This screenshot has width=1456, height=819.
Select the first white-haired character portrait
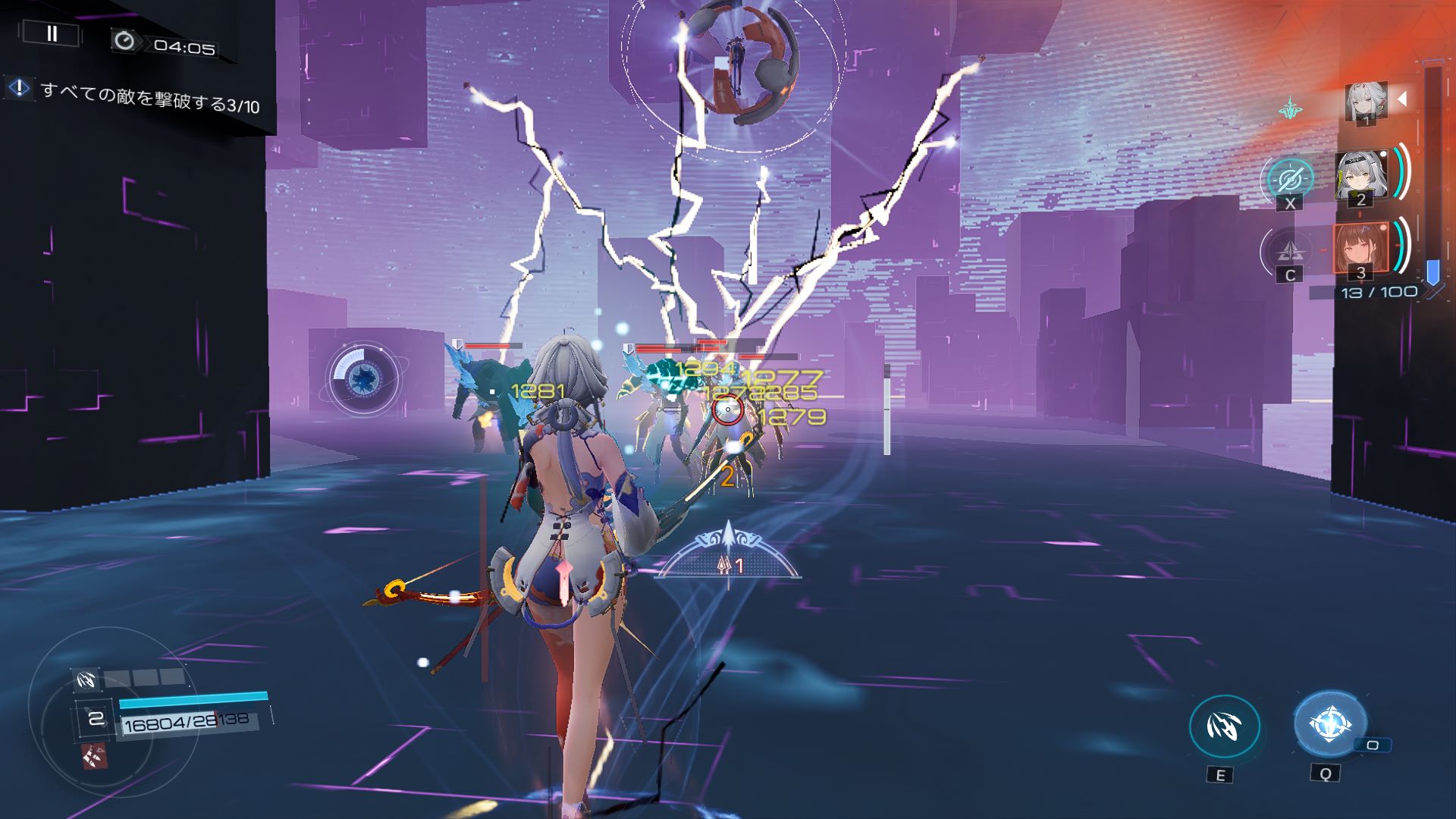(x=1366, y=102)
